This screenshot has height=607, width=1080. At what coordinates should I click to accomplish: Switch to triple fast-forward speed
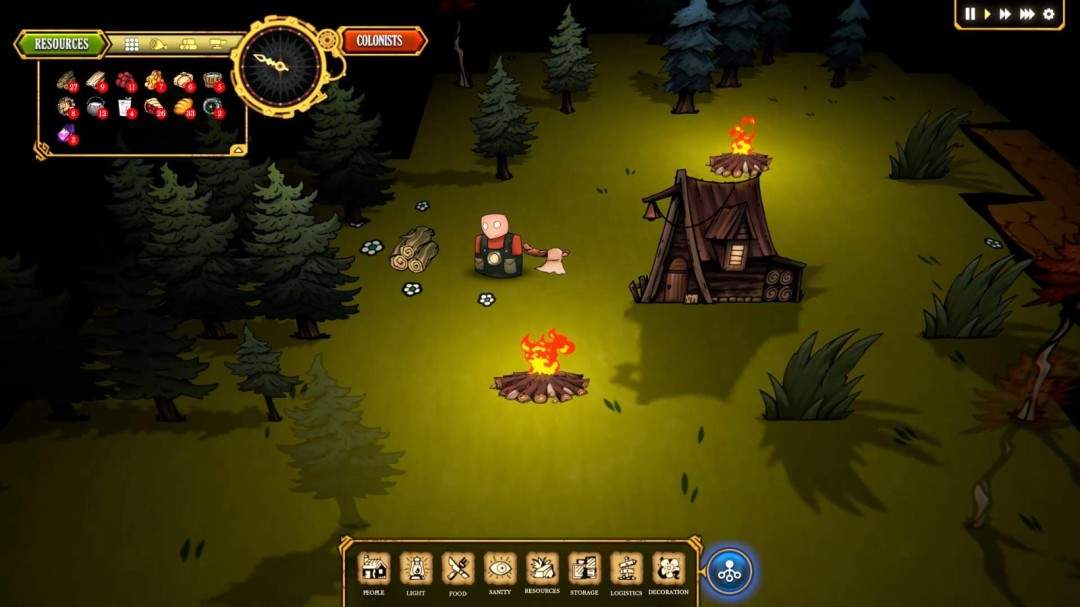[1027, 14]
